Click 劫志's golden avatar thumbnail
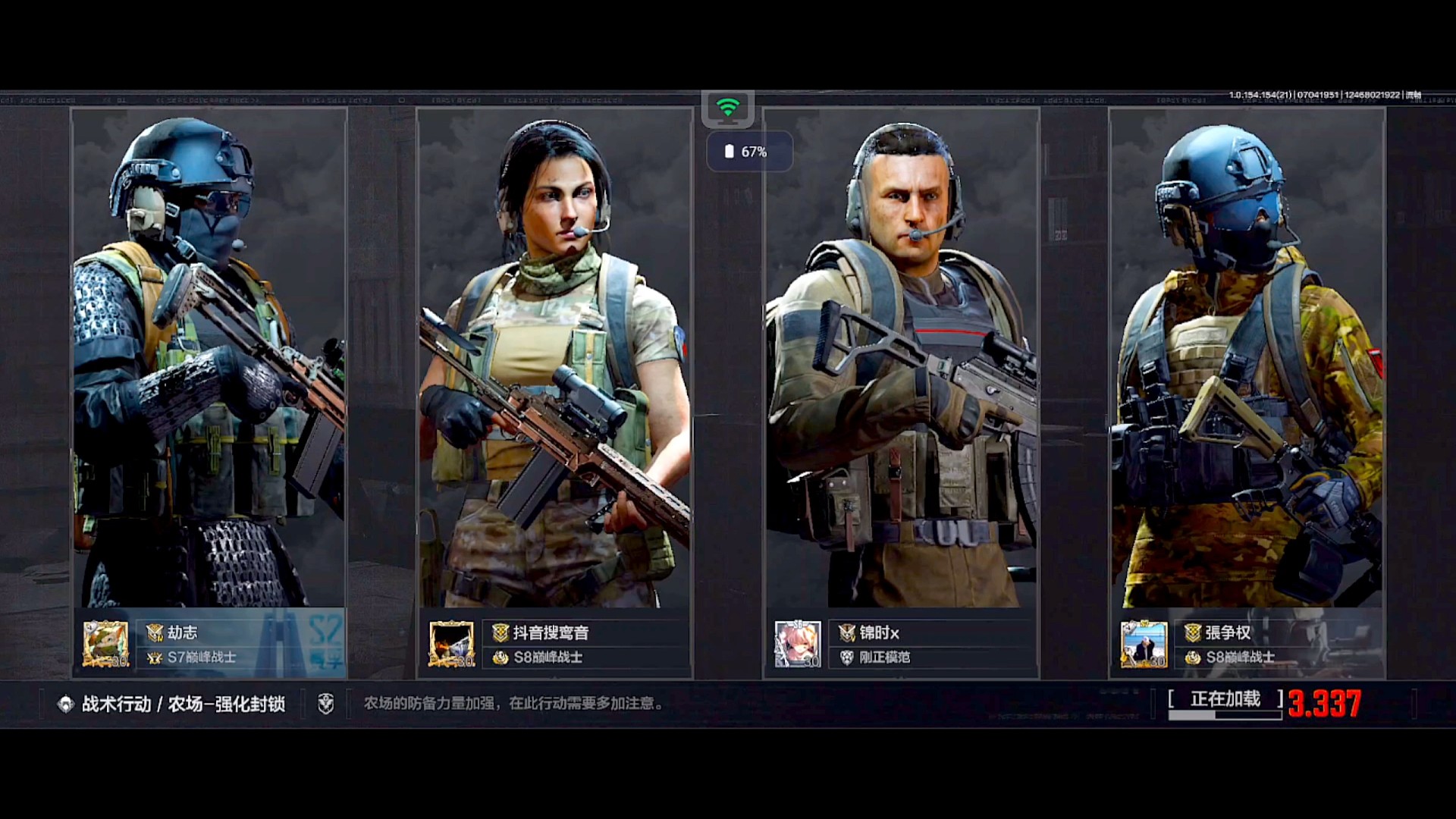Screen dimensions: 1456x819 (105, 645)
